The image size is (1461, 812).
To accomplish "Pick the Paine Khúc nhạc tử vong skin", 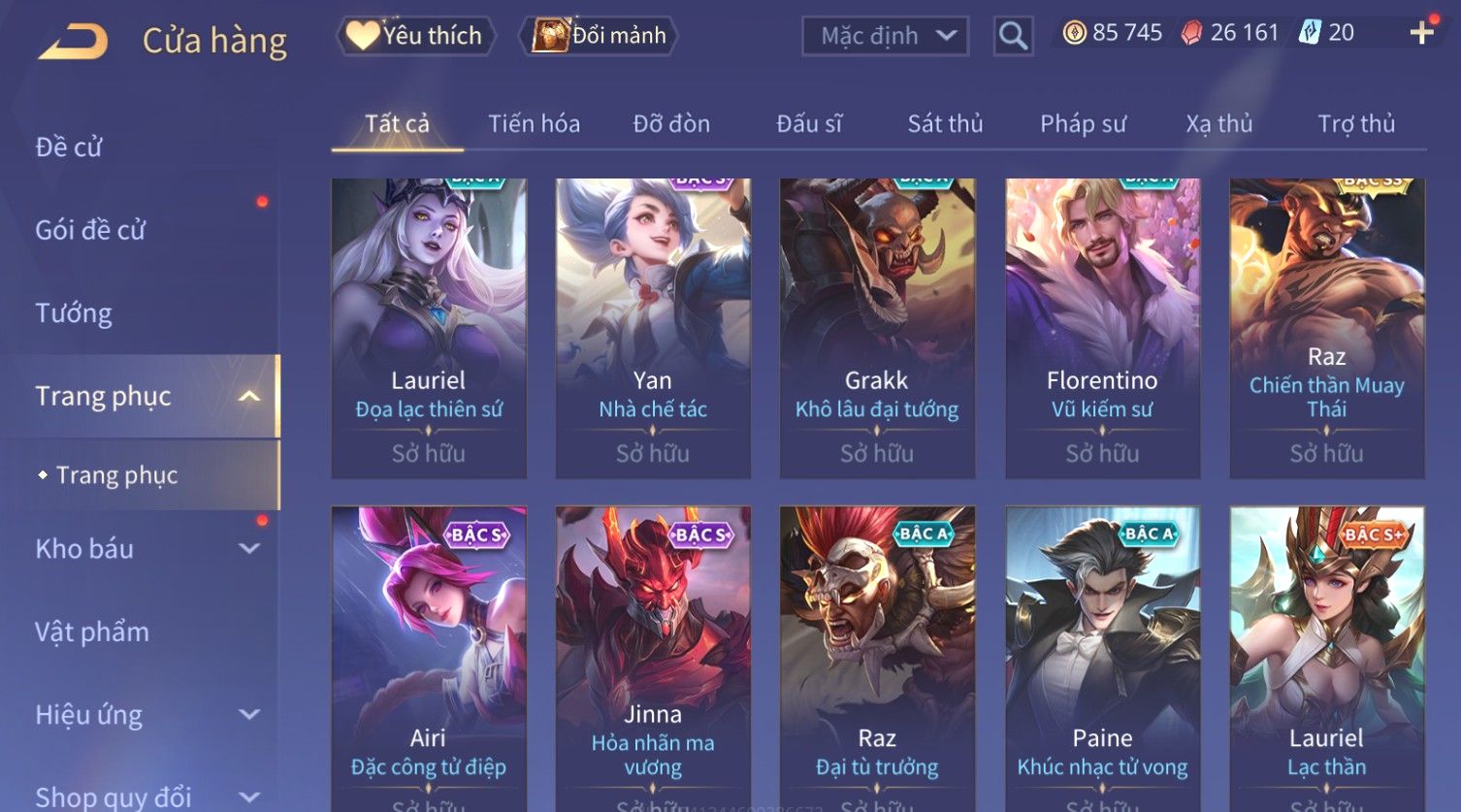I will click(1102, 660).
